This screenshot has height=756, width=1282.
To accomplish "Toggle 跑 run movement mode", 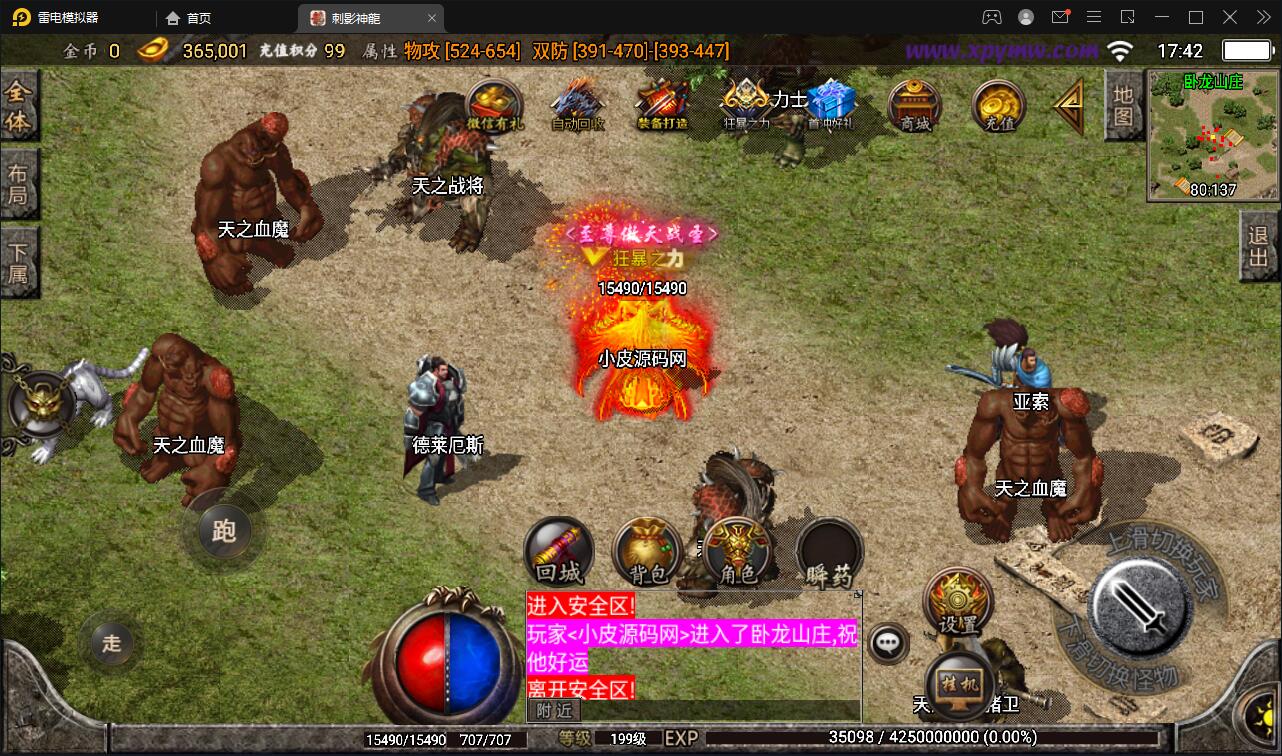I will 223,533.
